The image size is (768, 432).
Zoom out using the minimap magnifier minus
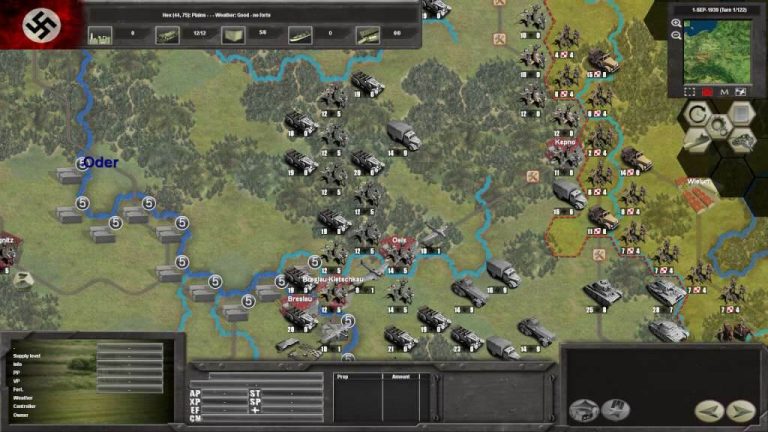677,36
